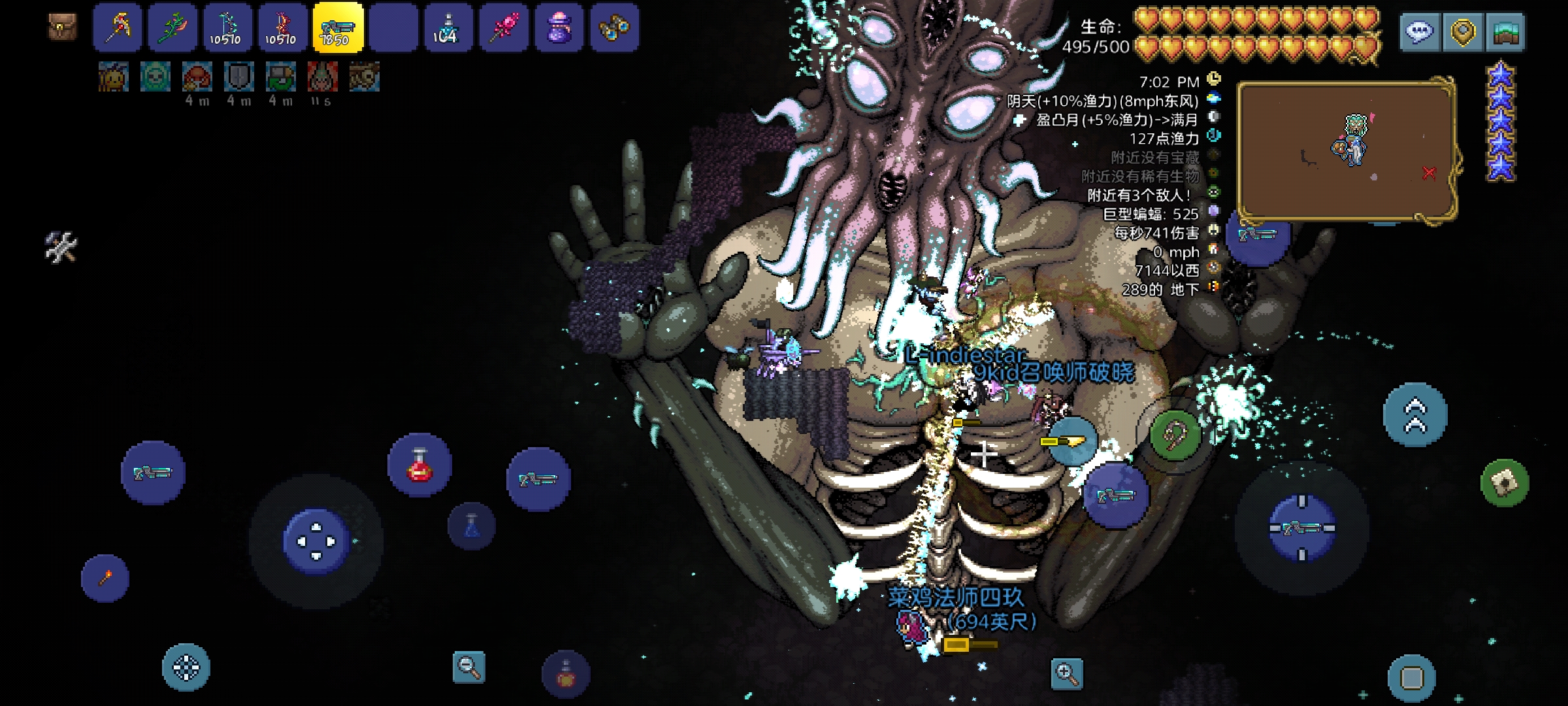
Task: Zoom in with the plus magnifier
Action: coord(1067,673)
